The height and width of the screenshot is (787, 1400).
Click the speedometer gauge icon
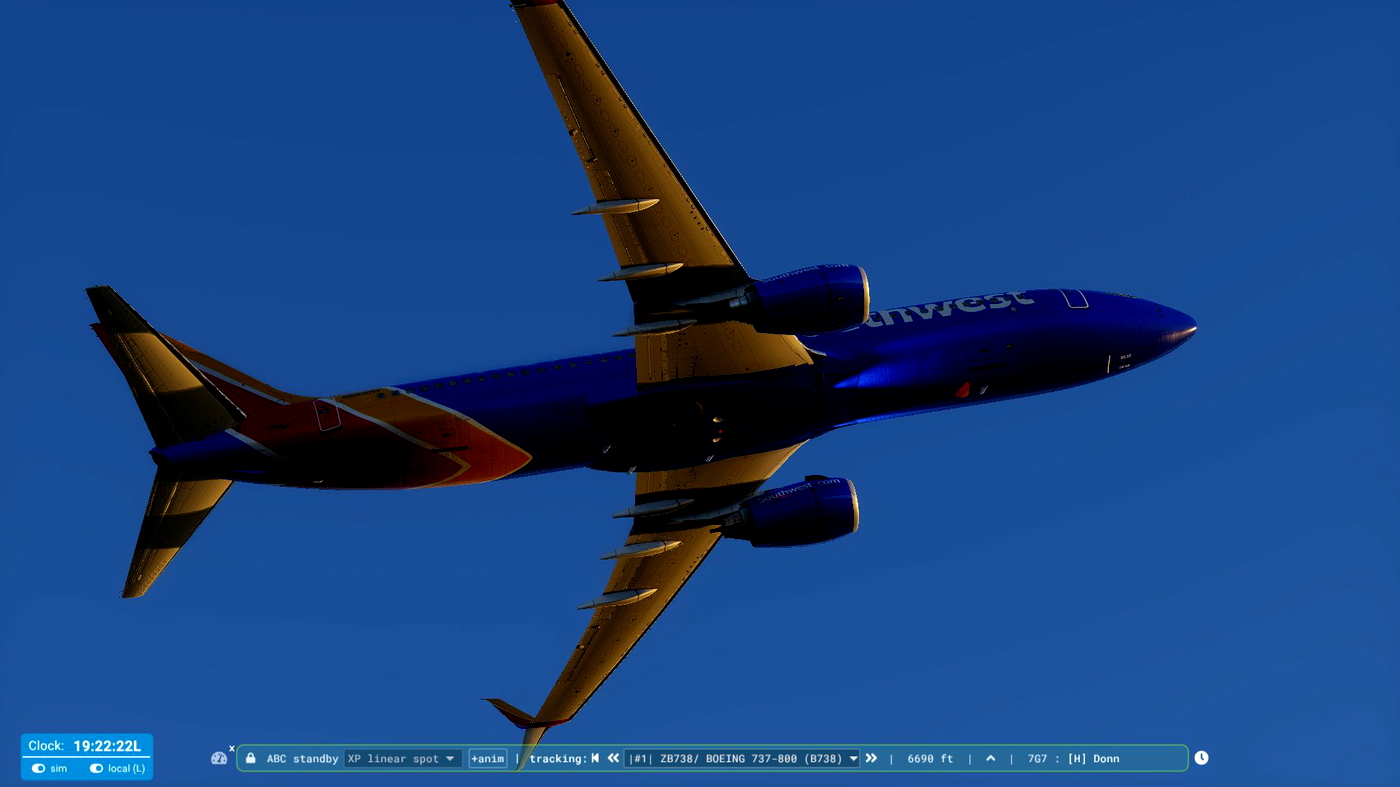219,758
